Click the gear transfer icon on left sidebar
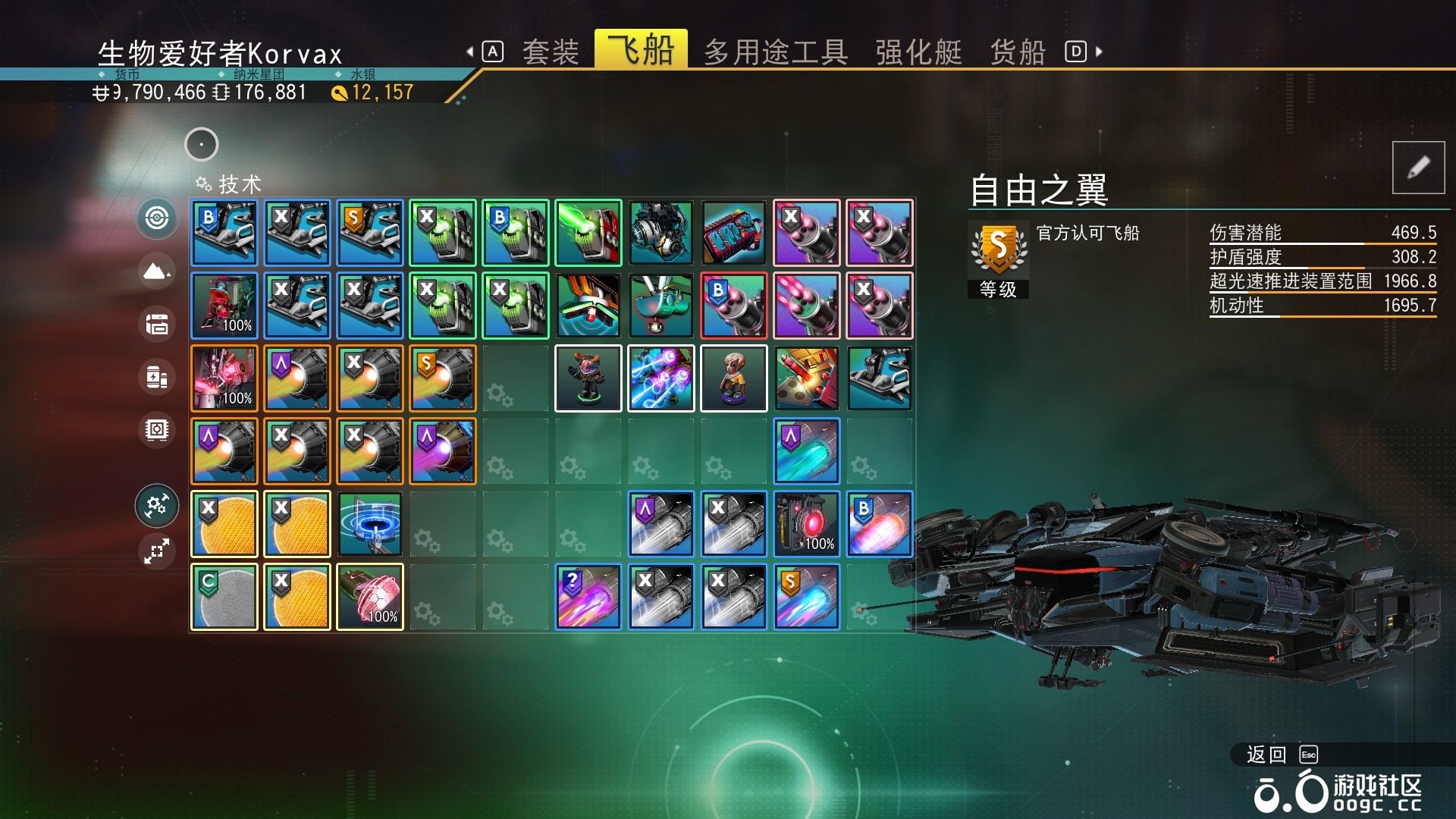 click(156, 505)
